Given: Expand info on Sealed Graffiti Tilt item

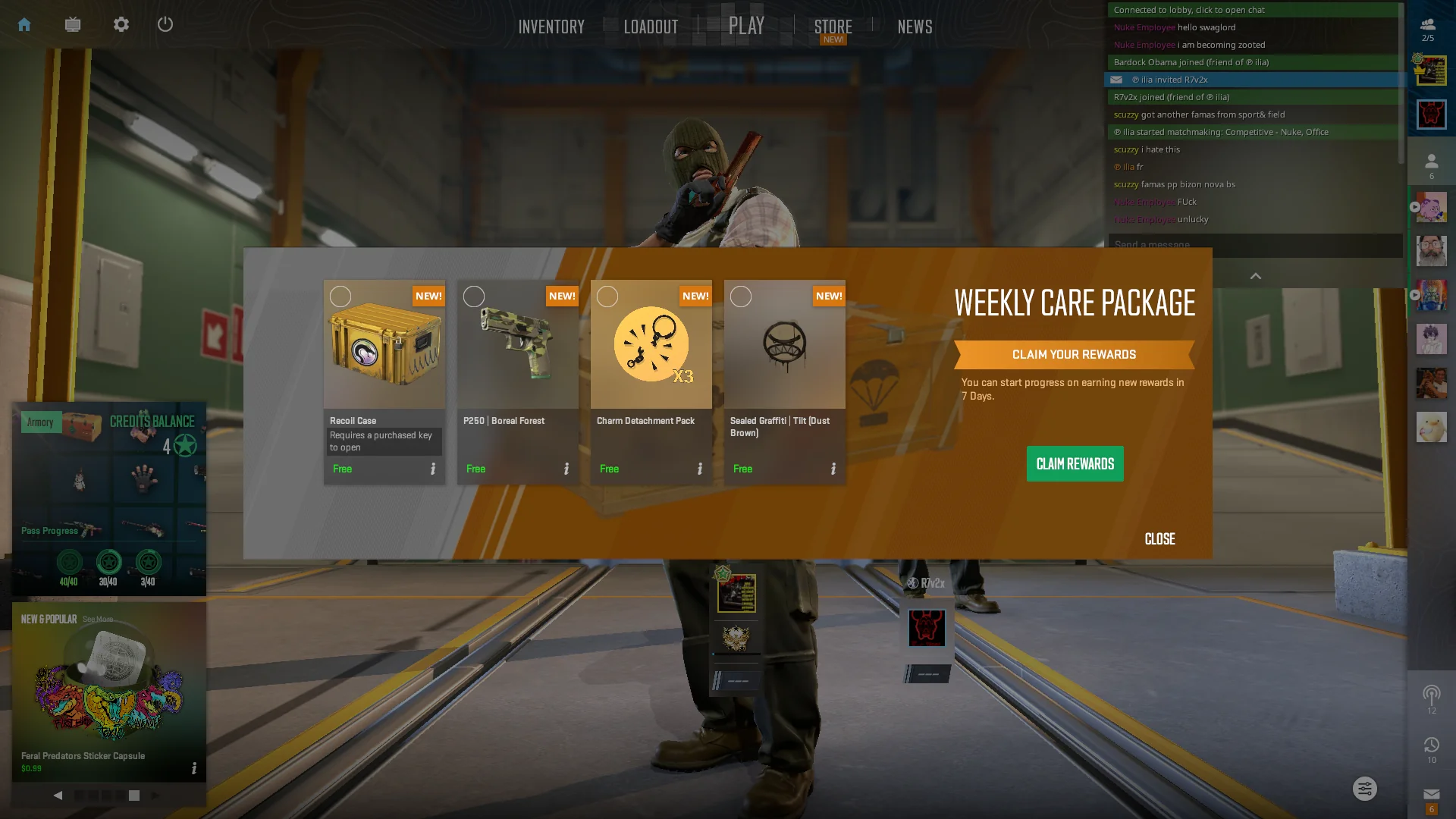Looking at the screenshot, I should click(833, 469).
